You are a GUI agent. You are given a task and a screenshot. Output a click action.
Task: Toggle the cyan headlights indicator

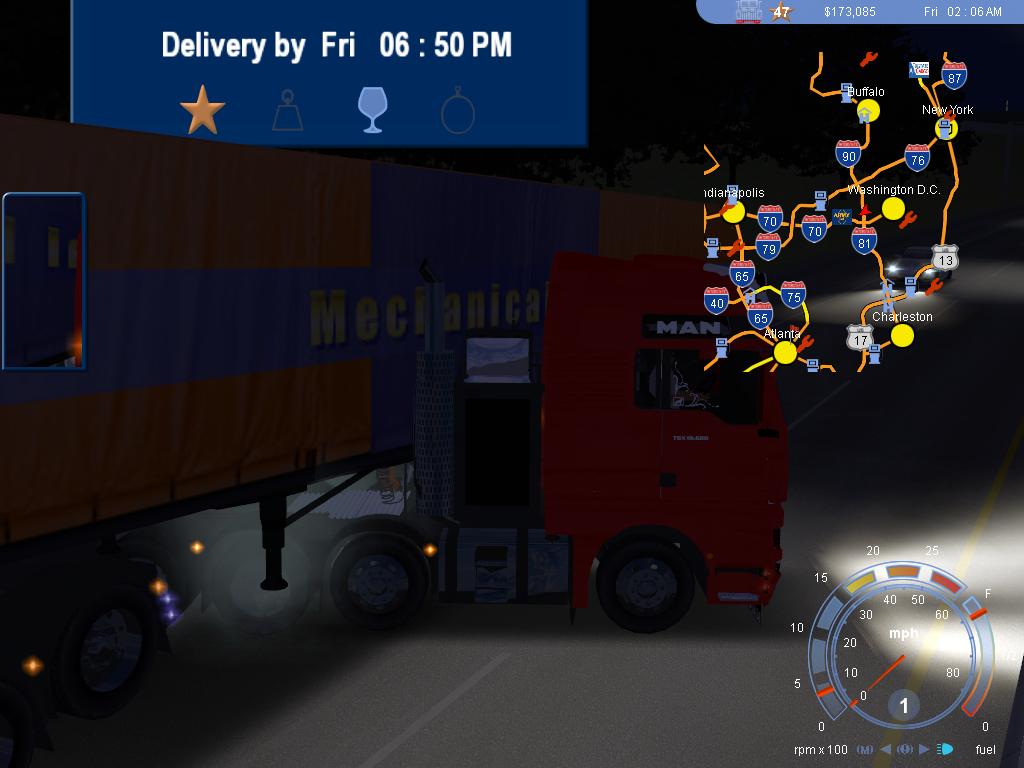[945, 749]
